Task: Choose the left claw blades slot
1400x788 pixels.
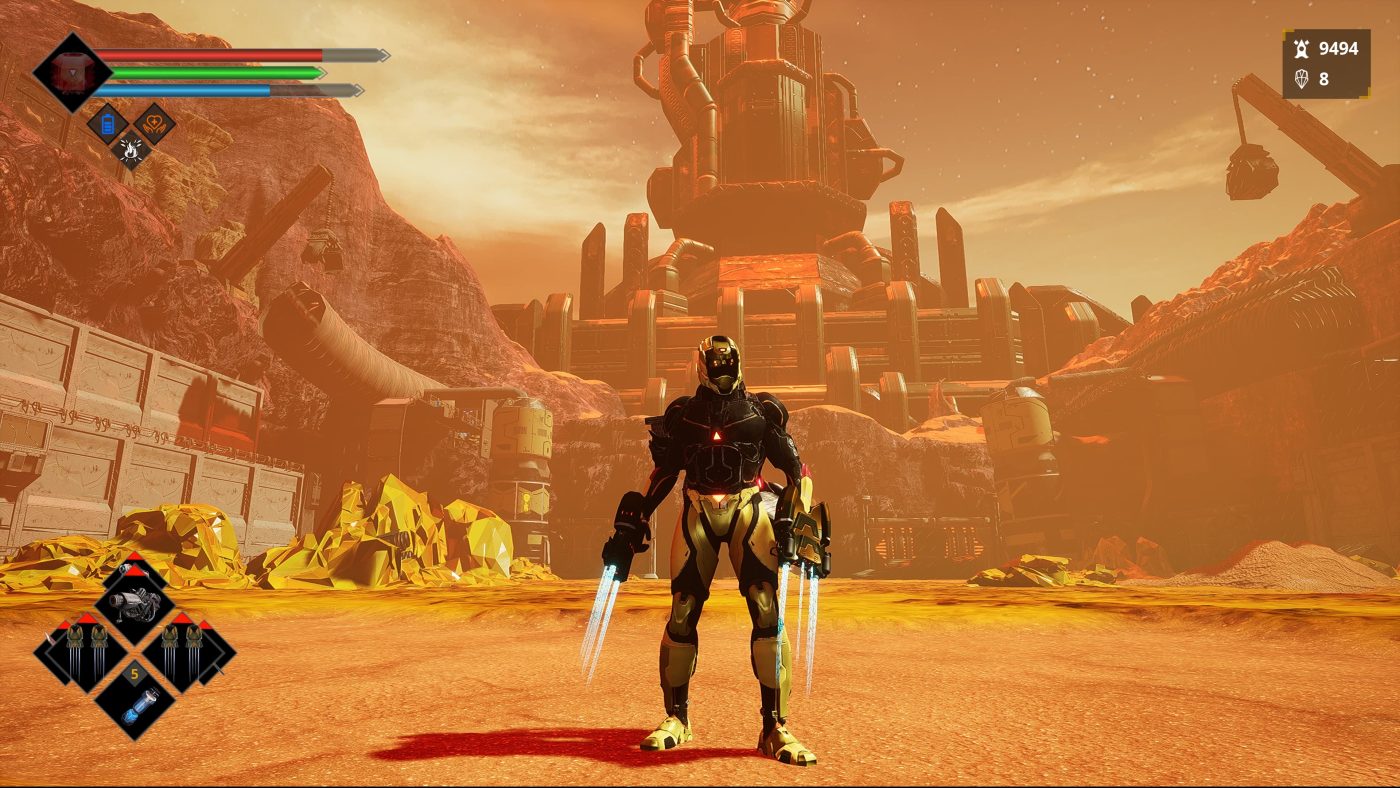Action: click(x=82, y=651)
